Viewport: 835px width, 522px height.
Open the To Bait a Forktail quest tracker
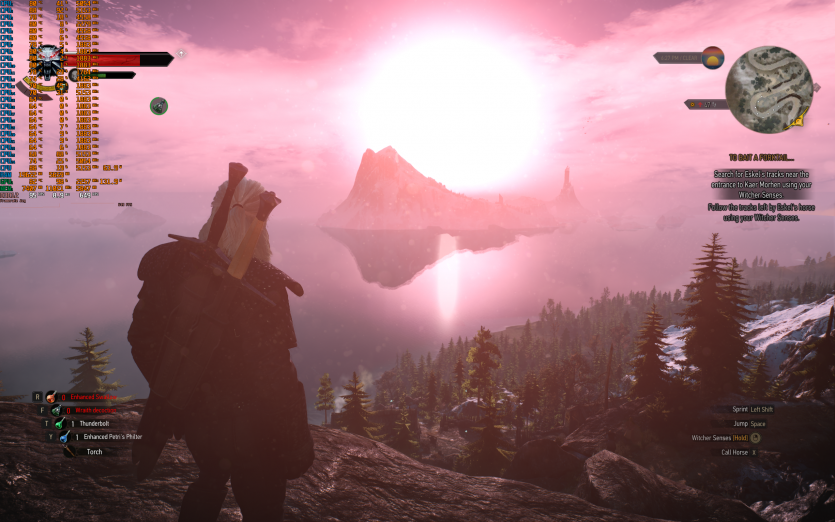pos(762,157)
